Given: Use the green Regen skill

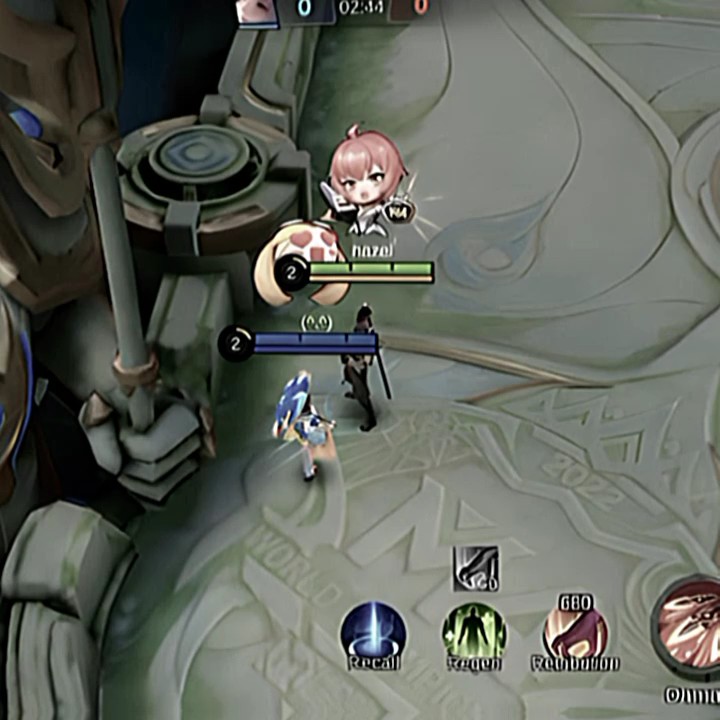Looking at the screenshot, I should point(474,632).
